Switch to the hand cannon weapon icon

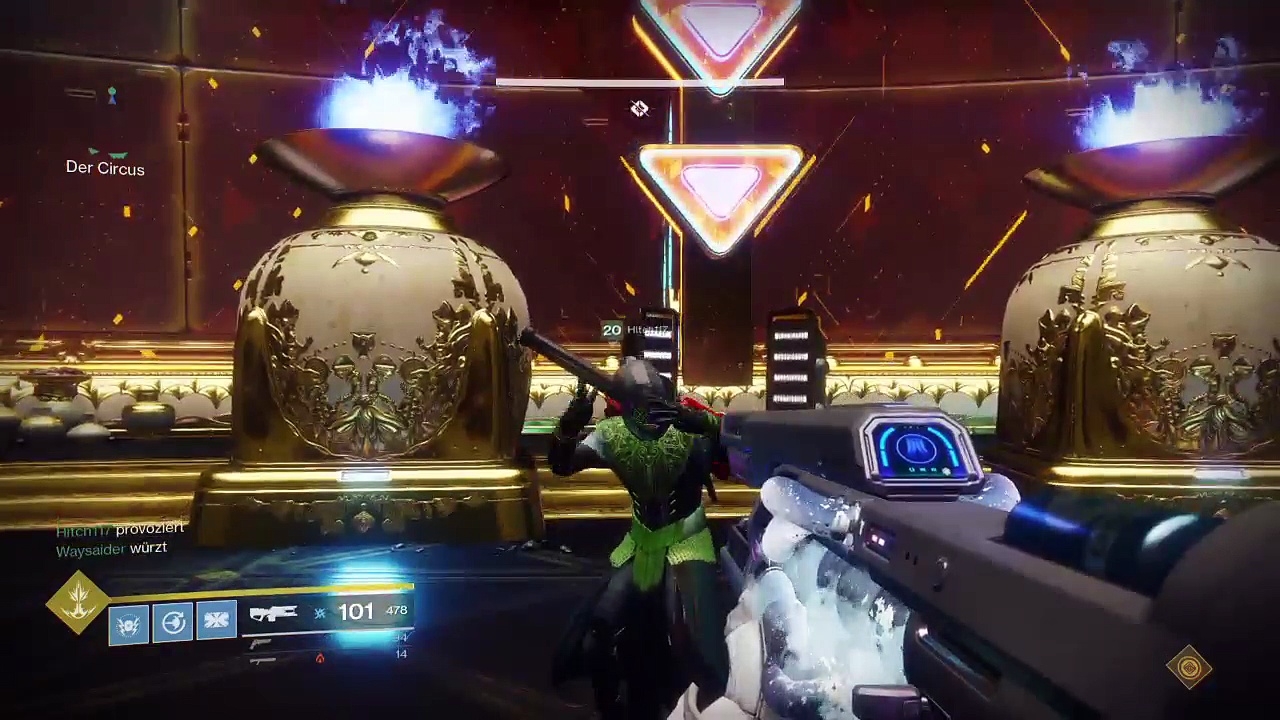tap(262, 643)
